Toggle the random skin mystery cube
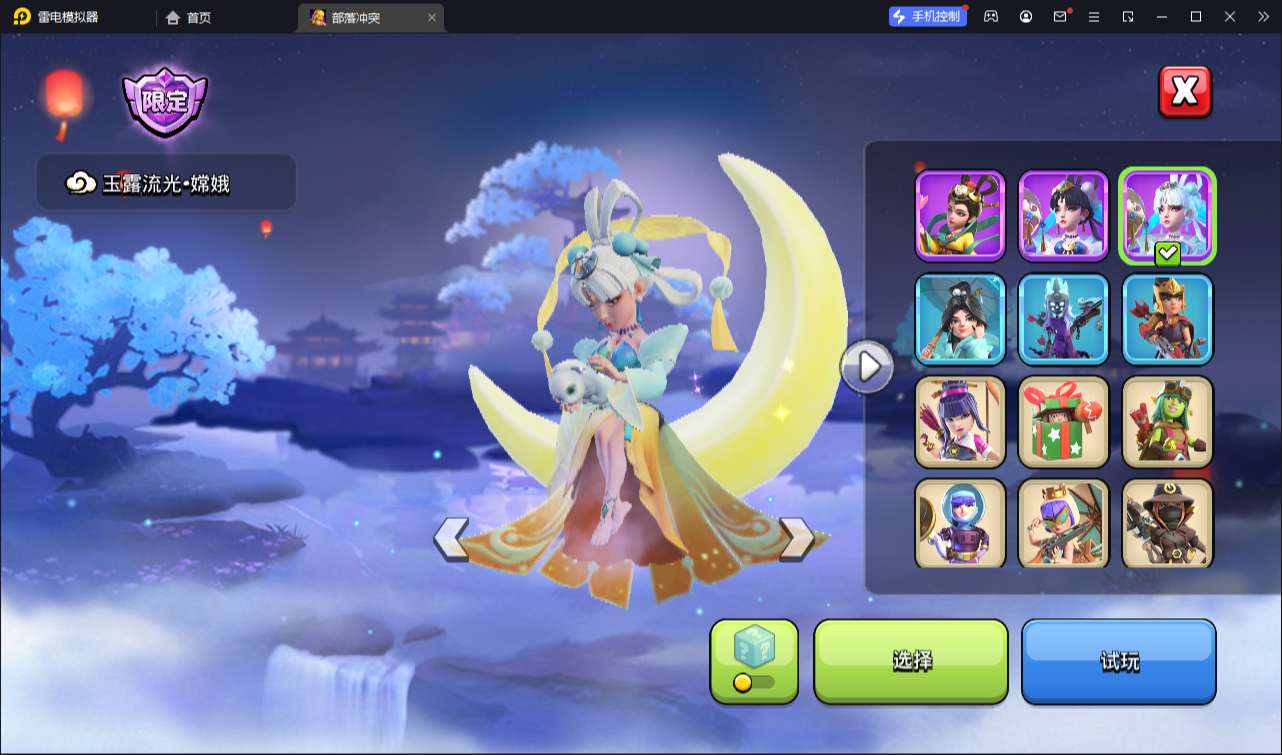This screenshot has width=1282, height=755. [x=754, y=661]
